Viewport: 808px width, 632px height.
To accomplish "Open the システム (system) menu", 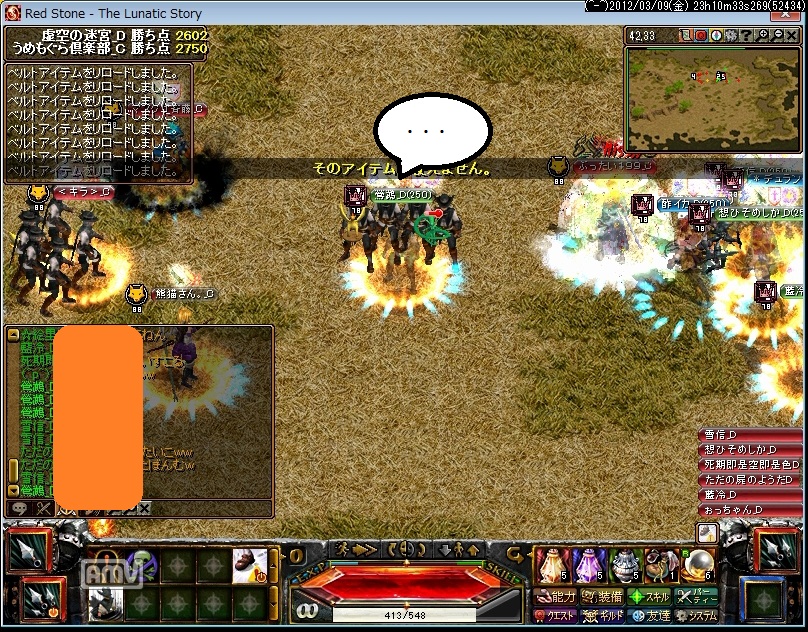I will [696, 616].
